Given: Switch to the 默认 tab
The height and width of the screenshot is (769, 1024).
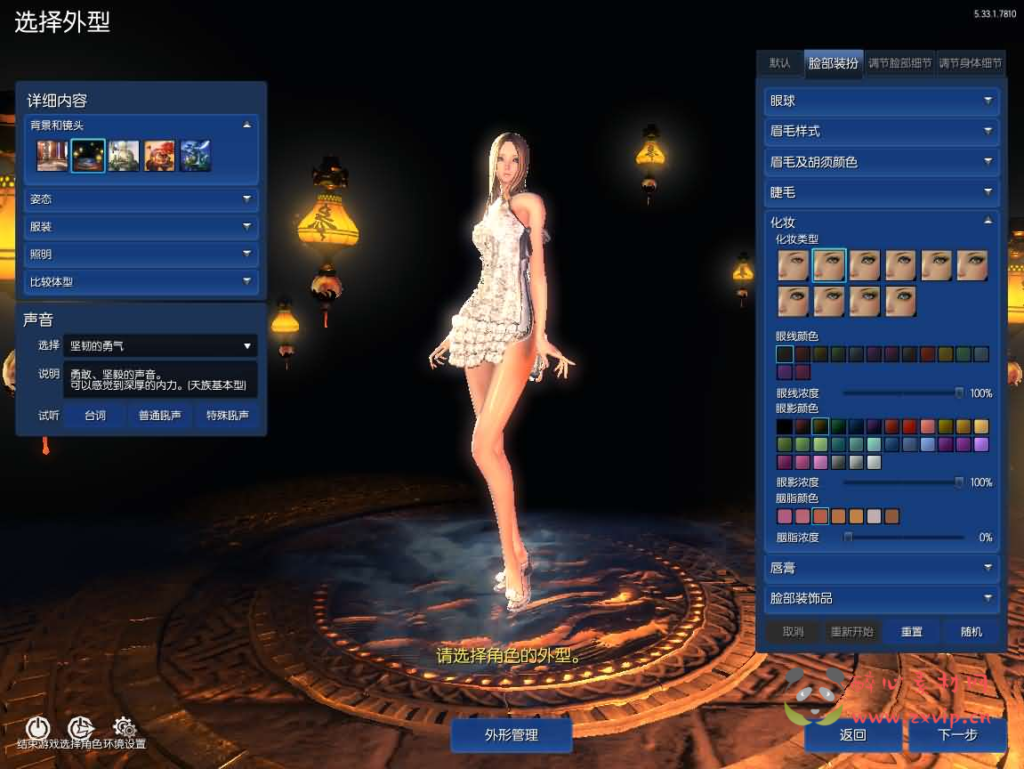Looking at the screenshot, I should coord(780,63).
